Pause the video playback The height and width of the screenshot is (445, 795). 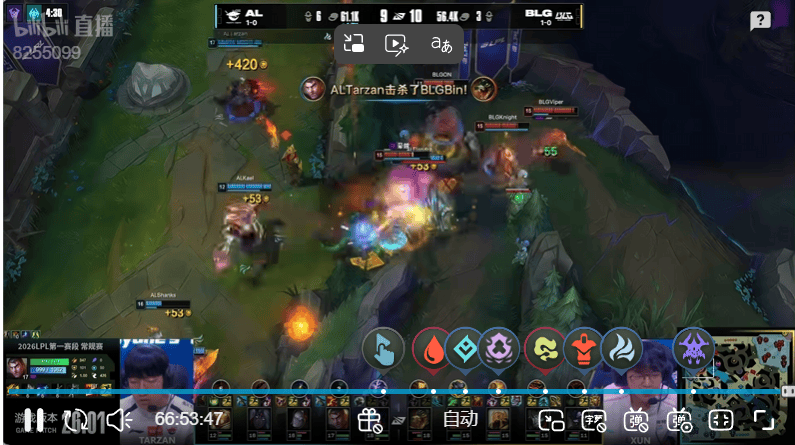32,420
